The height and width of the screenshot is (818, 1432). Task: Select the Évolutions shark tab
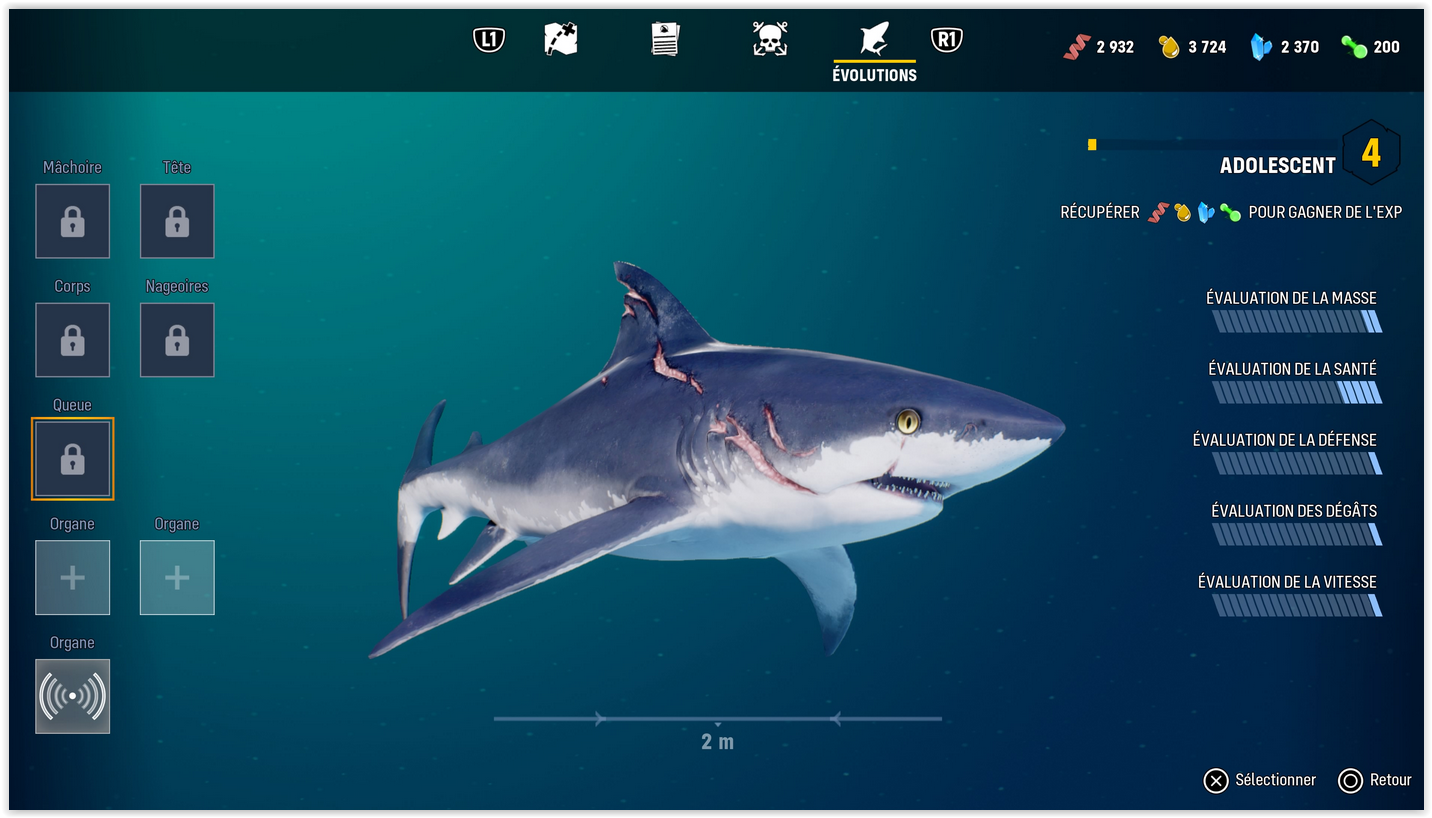(874, 40)
